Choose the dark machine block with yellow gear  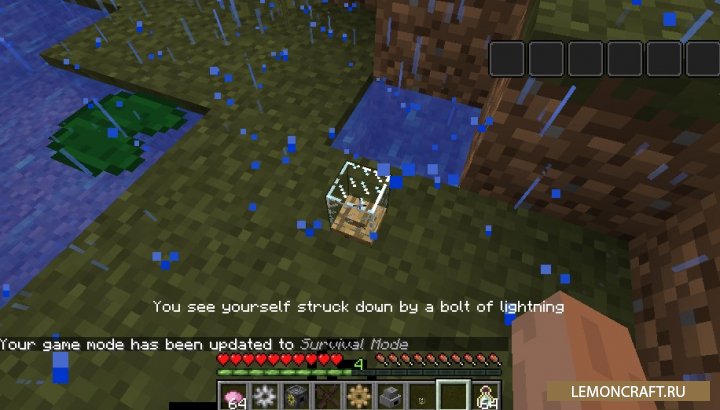[x=297, y=394]
